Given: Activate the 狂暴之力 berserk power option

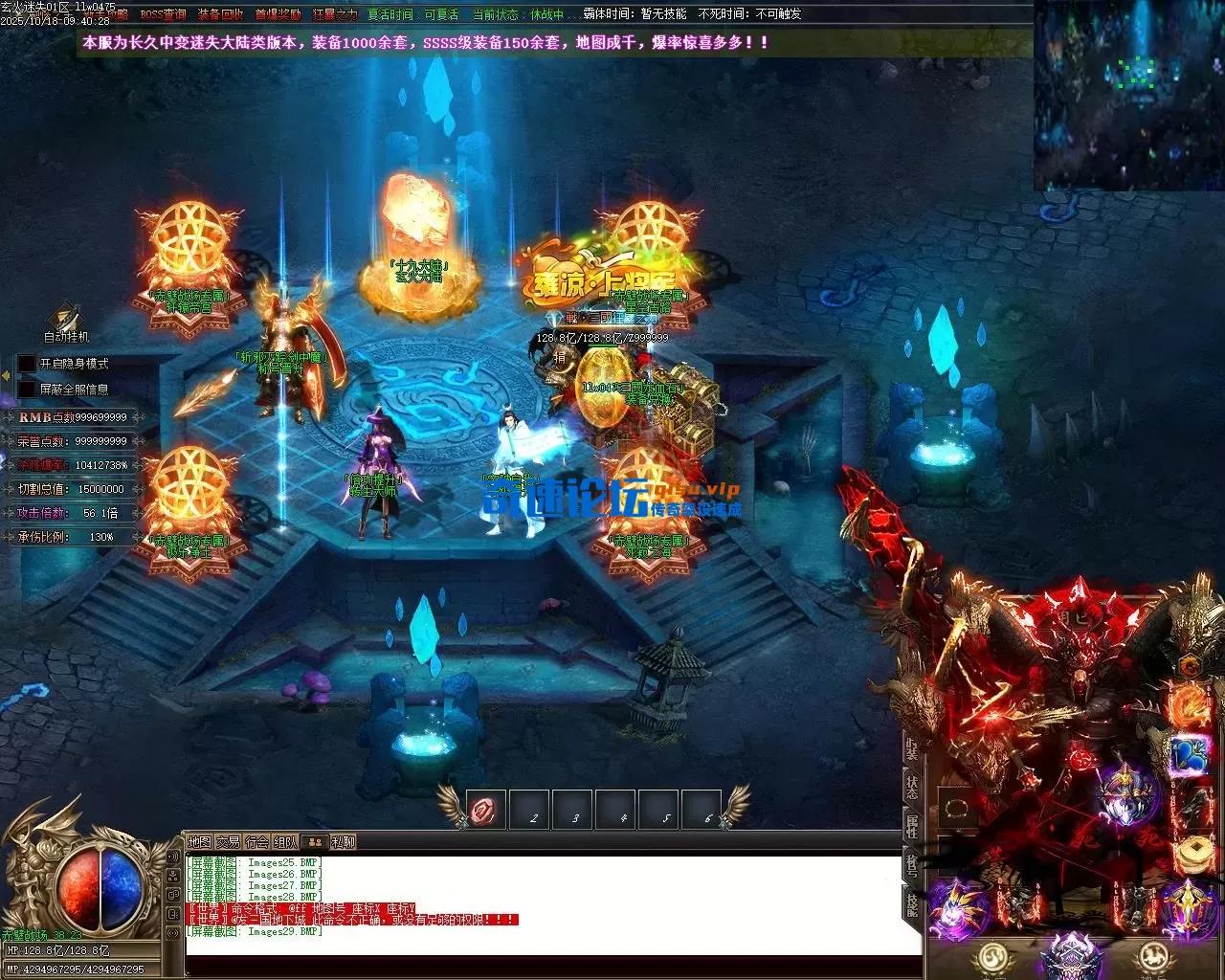Looking at the screenshot, I should pos(334,14).
